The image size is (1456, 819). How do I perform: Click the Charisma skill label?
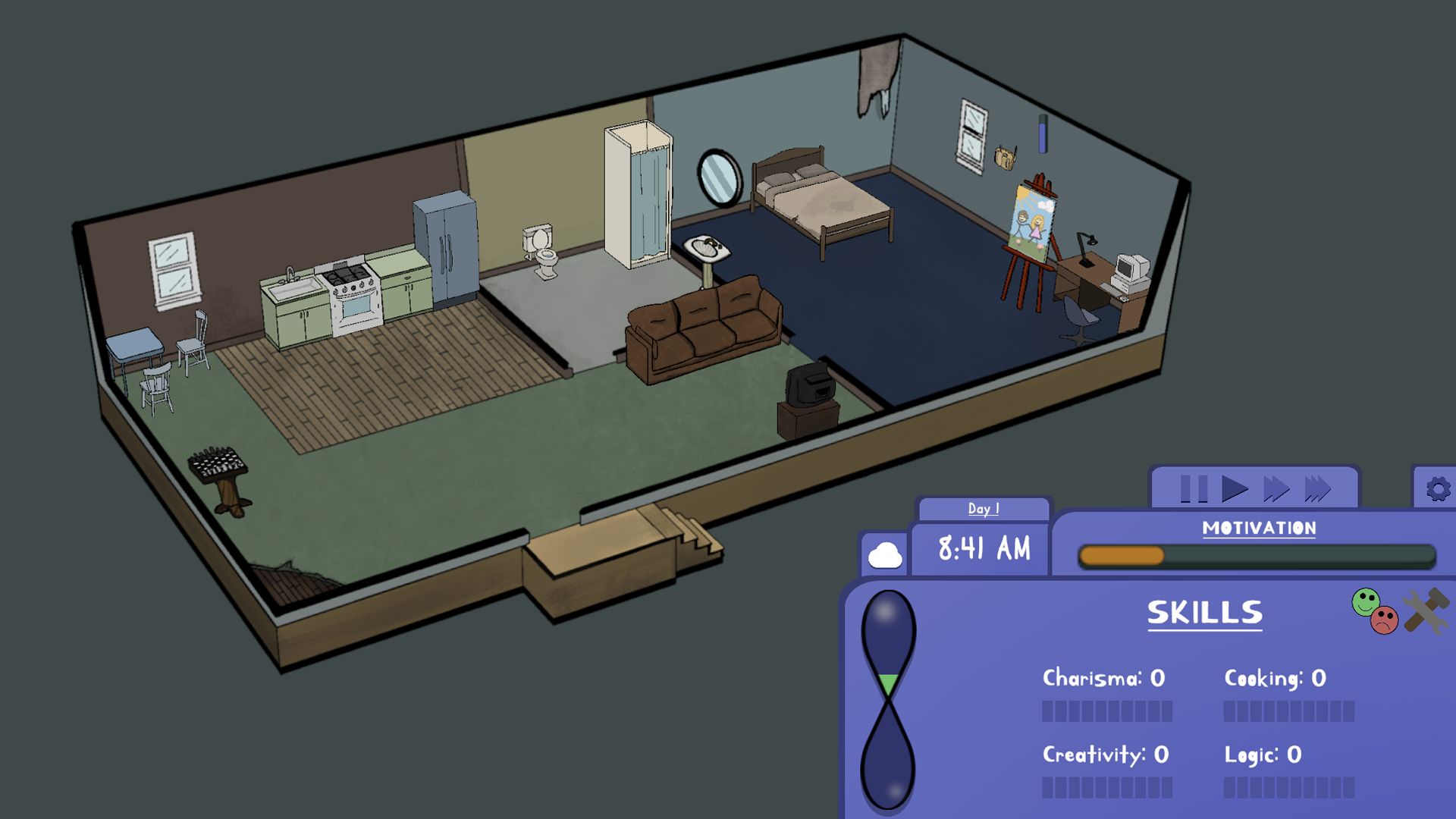[1102, 679]
